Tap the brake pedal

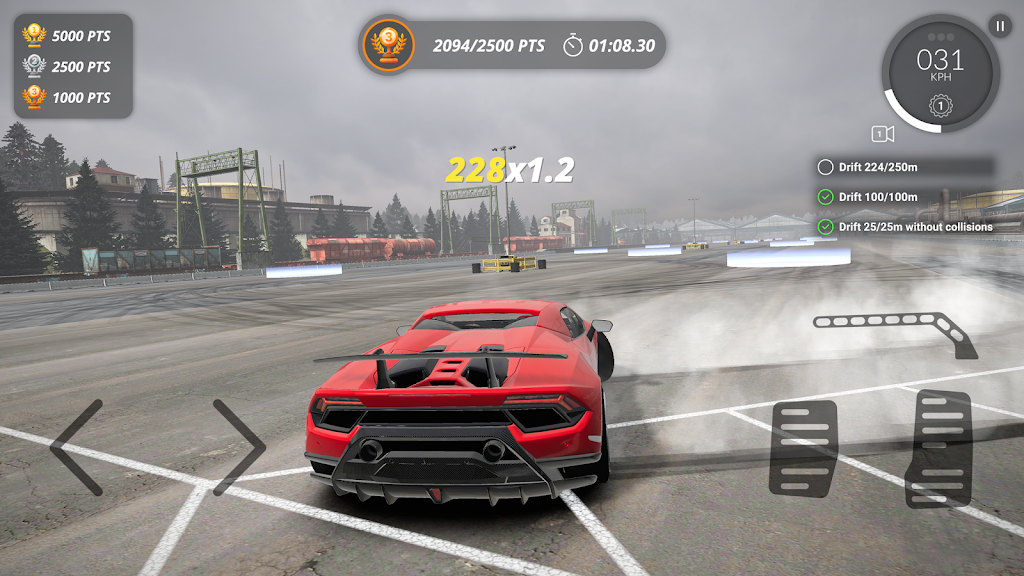[803, 448]
